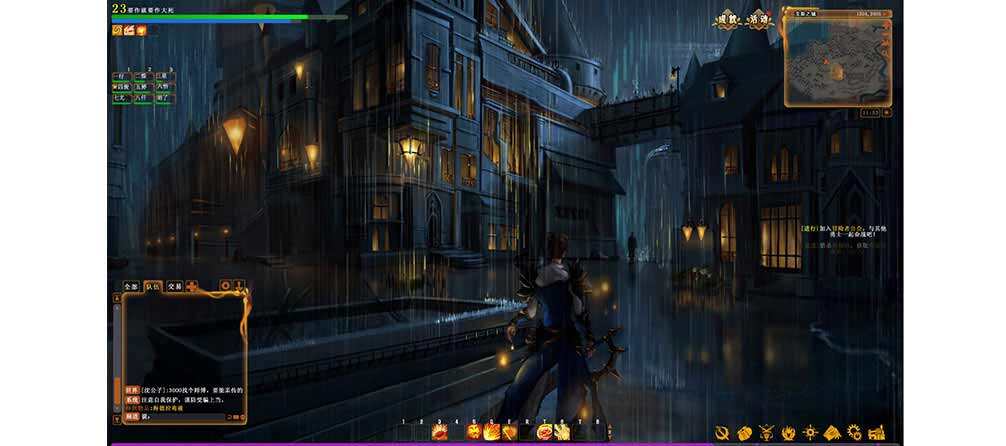This screenshot has height=446, width=1006.
Task: Select the 一行 button in the grid
Action: 120,76
